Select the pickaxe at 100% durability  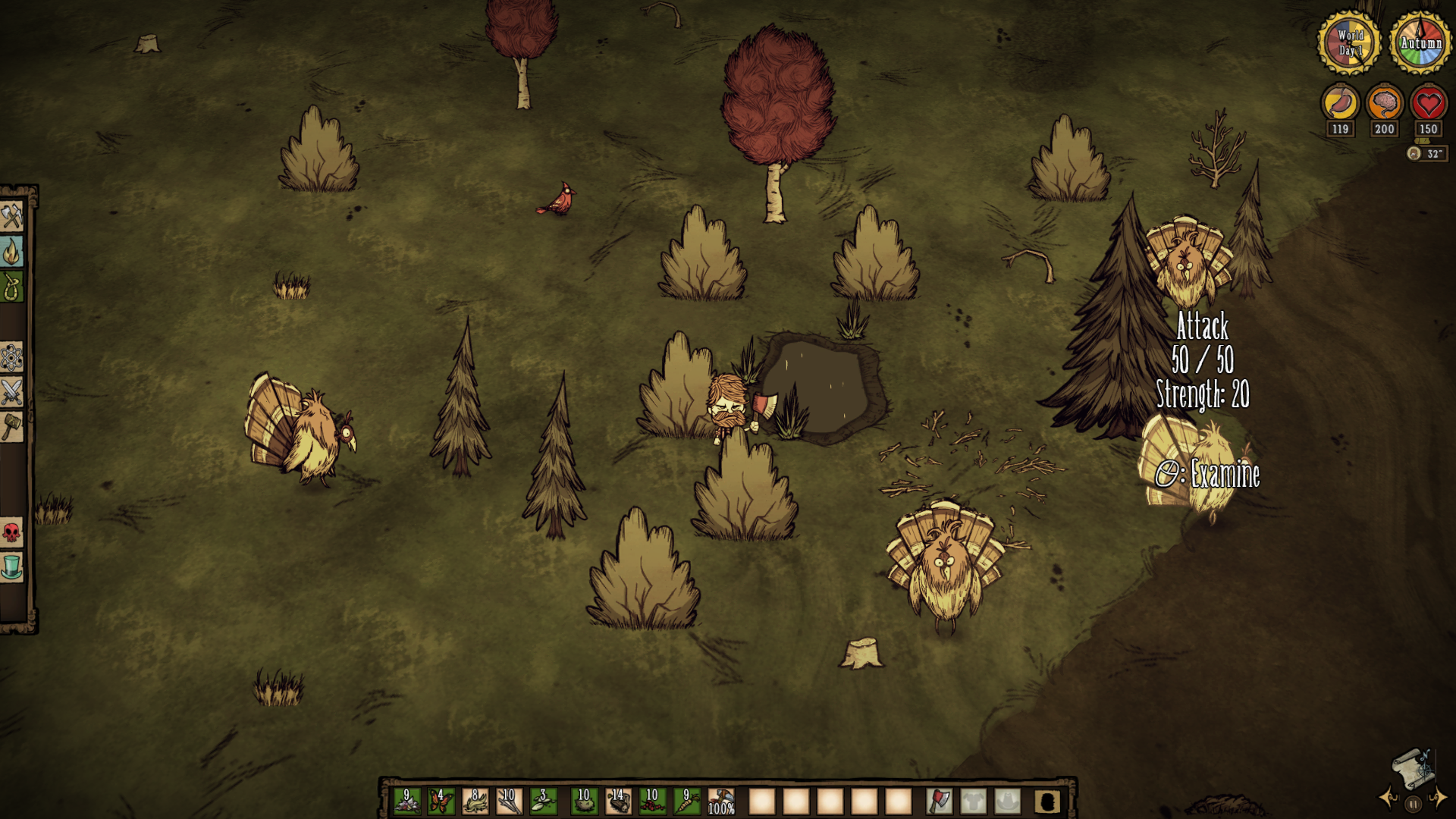tap(720, 801)
